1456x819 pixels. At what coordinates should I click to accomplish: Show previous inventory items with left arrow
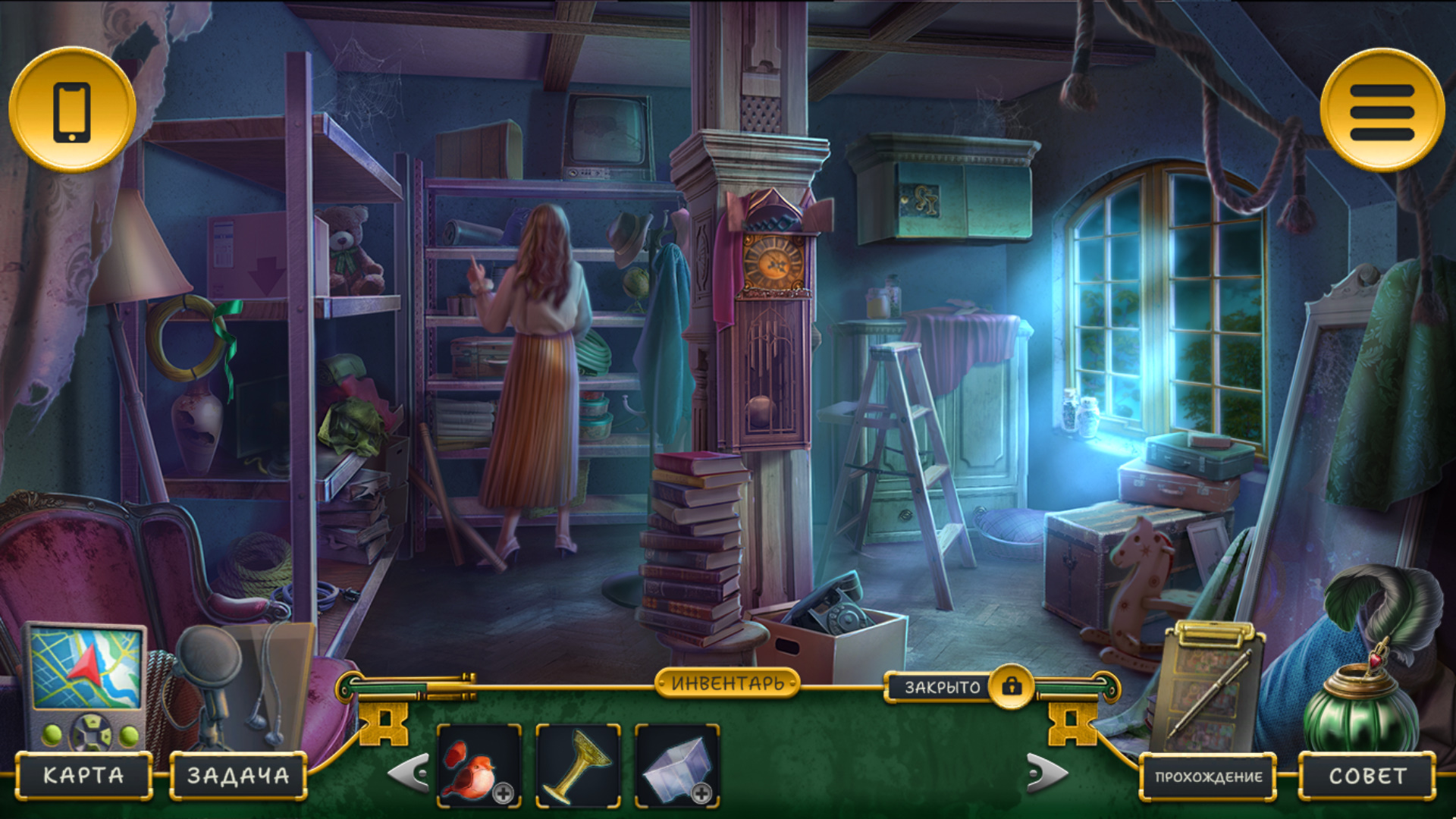tap(409, 773)
